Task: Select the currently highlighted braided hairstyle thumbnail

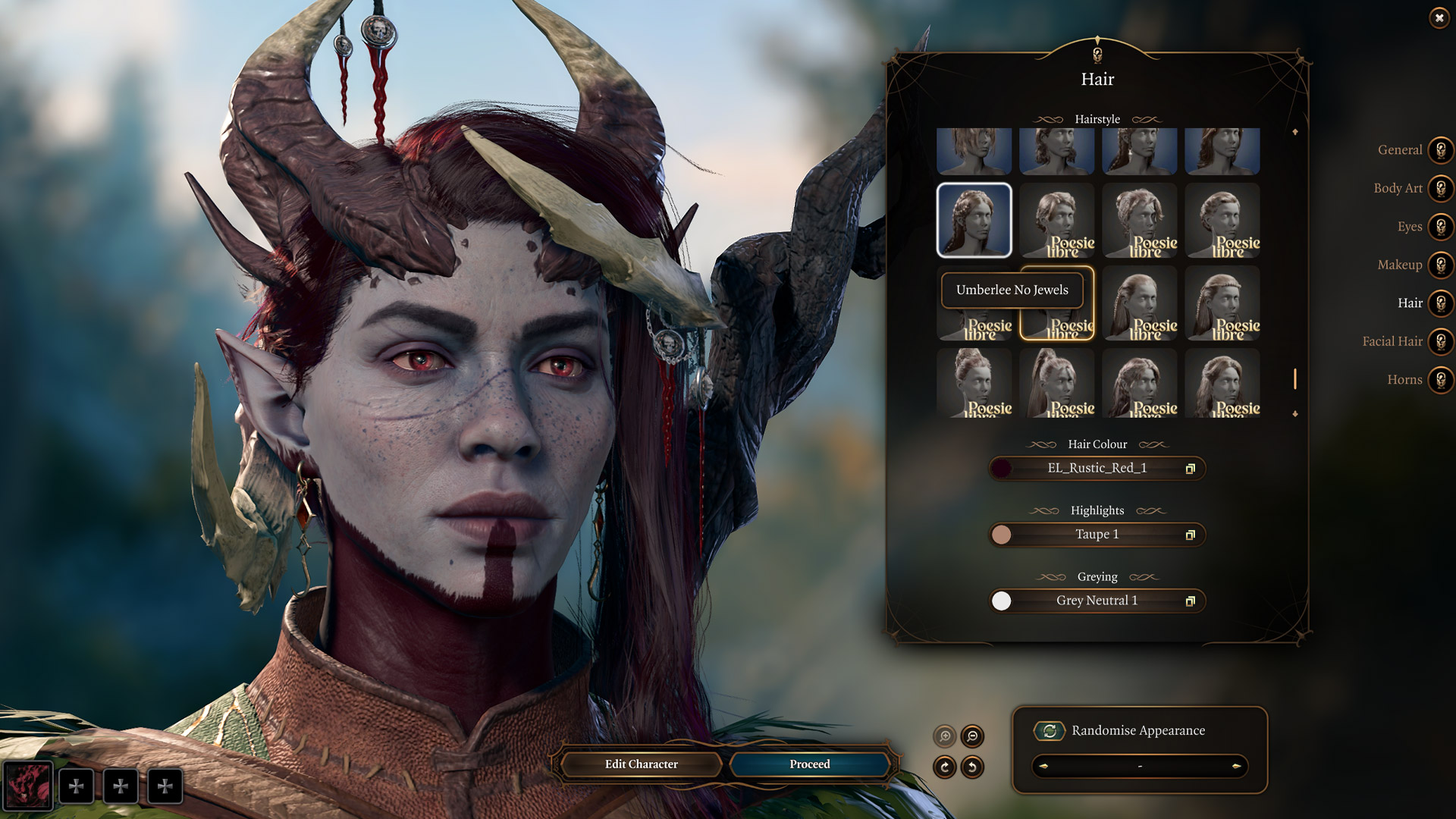Action: click(x=974, y=221)
